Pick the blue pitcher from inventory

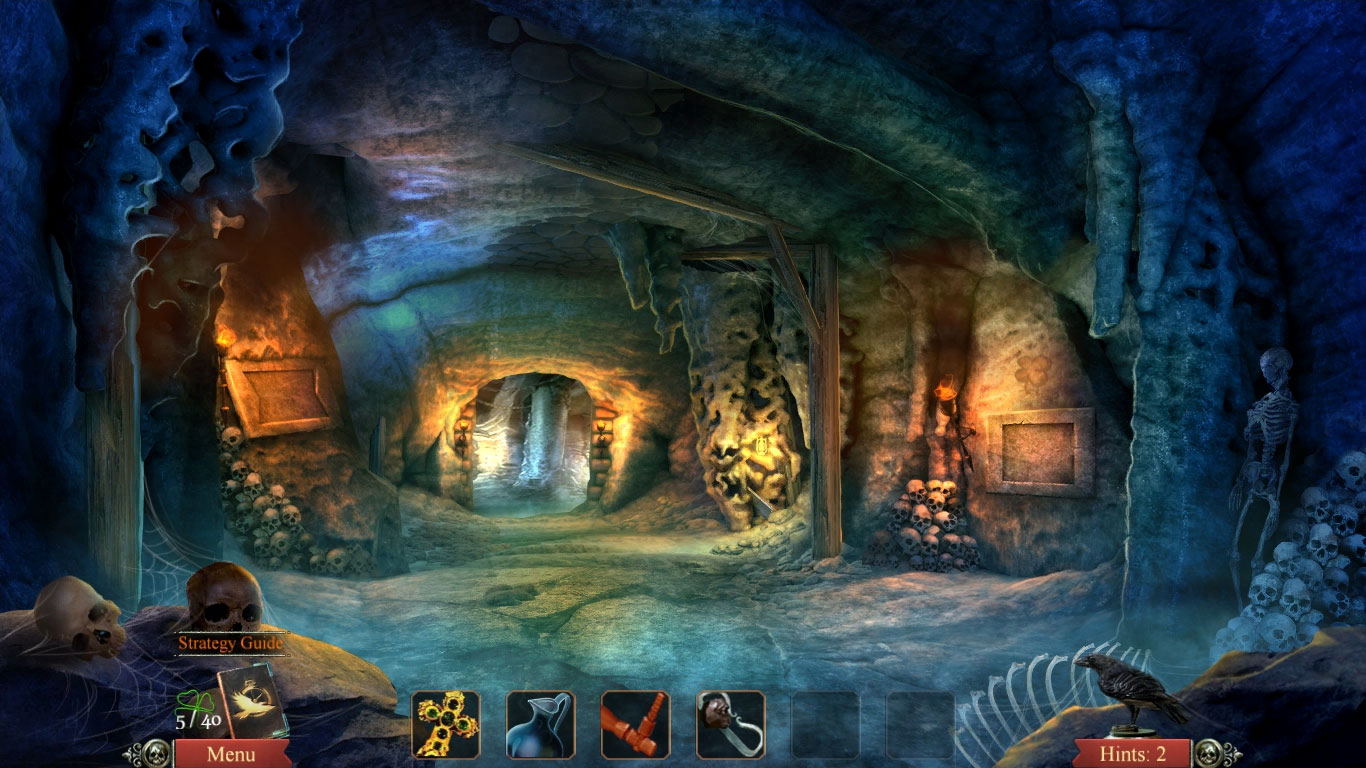point(540,724)
